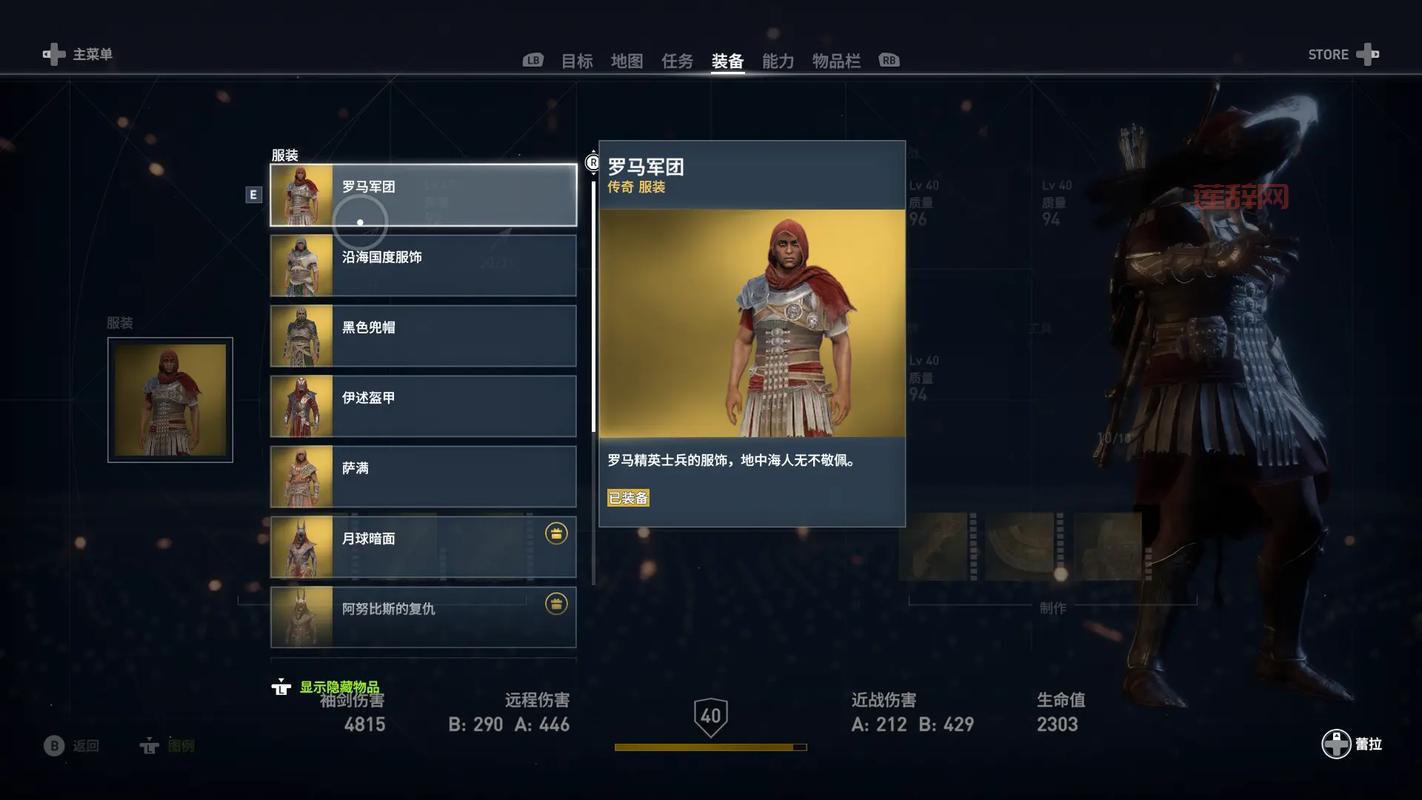Switch to the 目标 tab
The height and width of the screenshot is (800, 1422).
pyautogui.click(x=577, y=61)
